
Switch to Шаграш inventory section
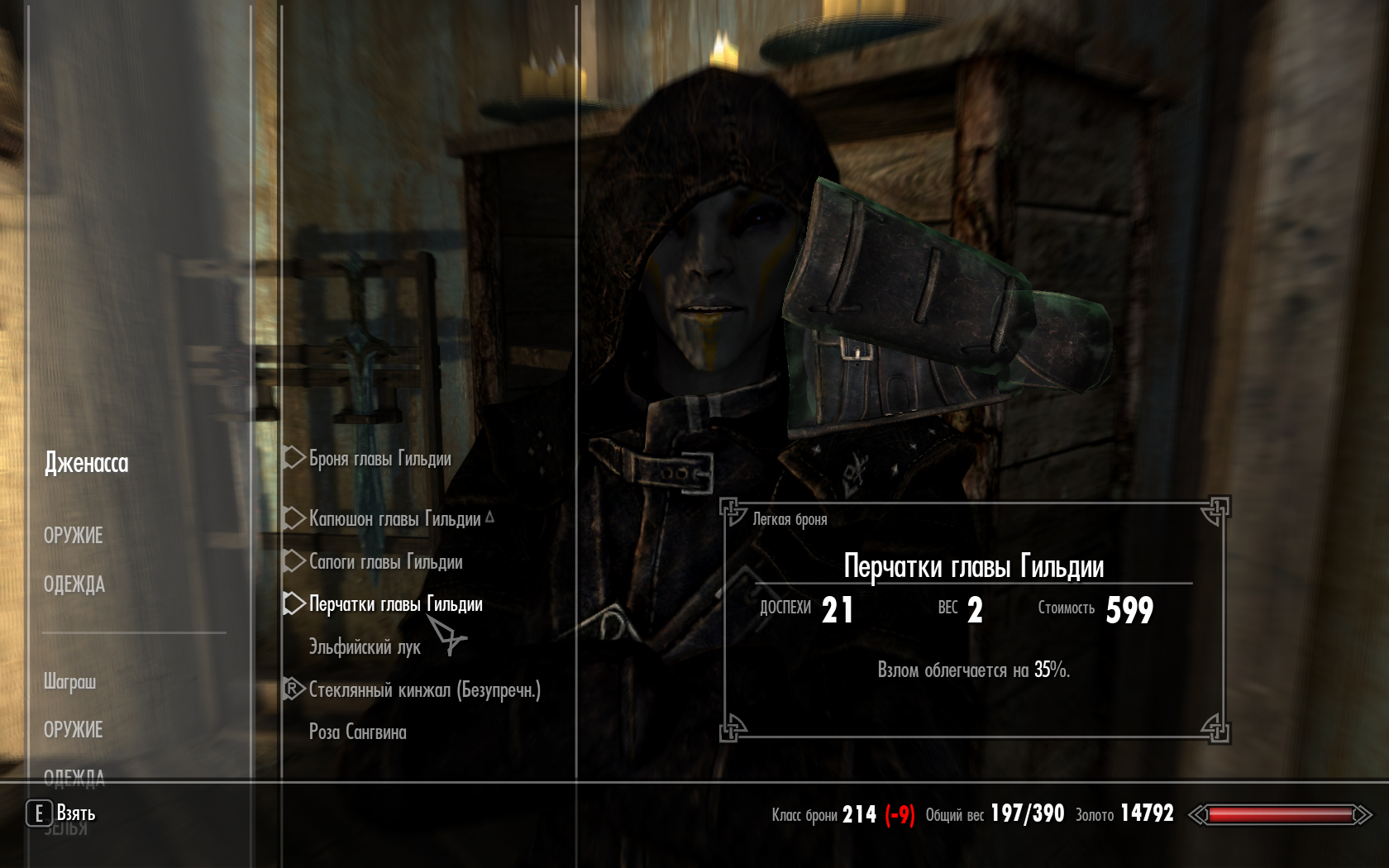(70, 682)
